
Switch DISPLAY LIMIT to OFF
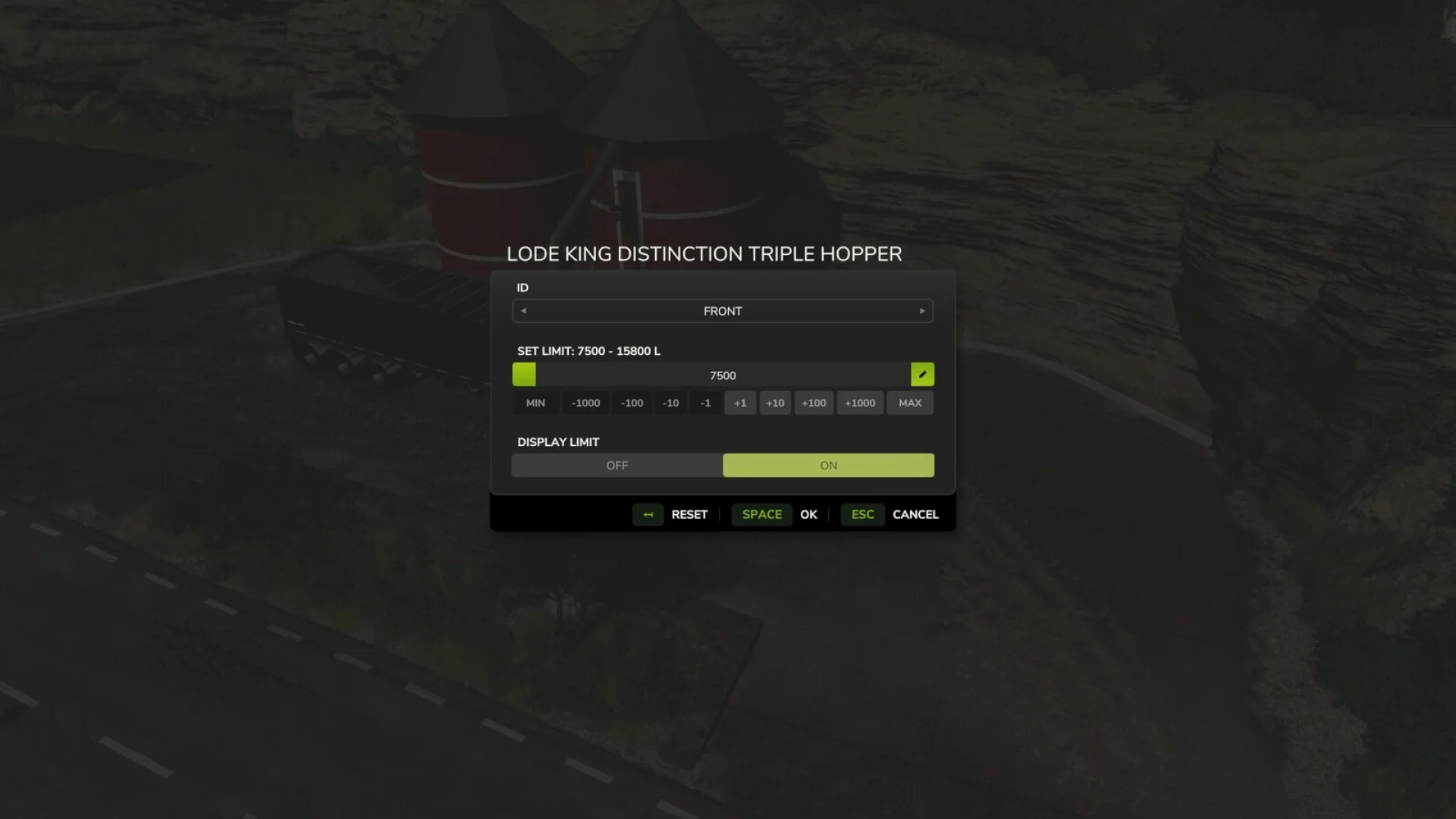(617, 465)
